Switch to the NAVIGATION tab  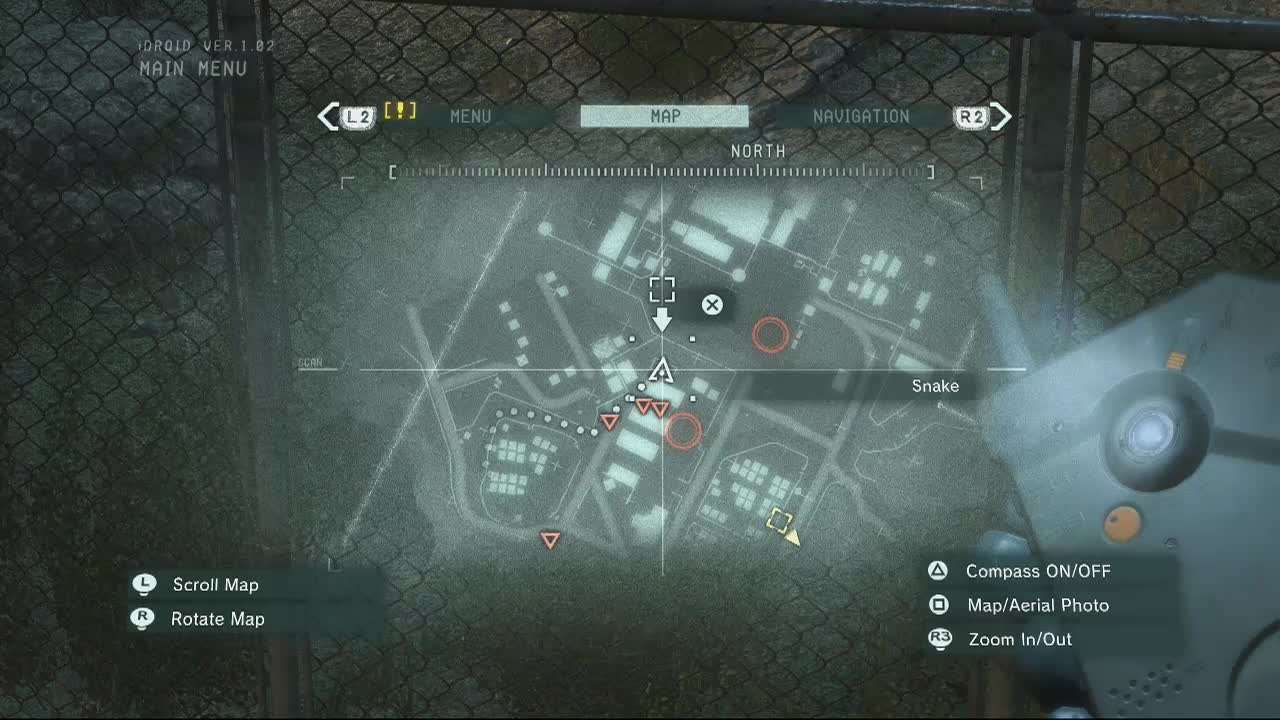pyautogui.click(x=862, y=116)
